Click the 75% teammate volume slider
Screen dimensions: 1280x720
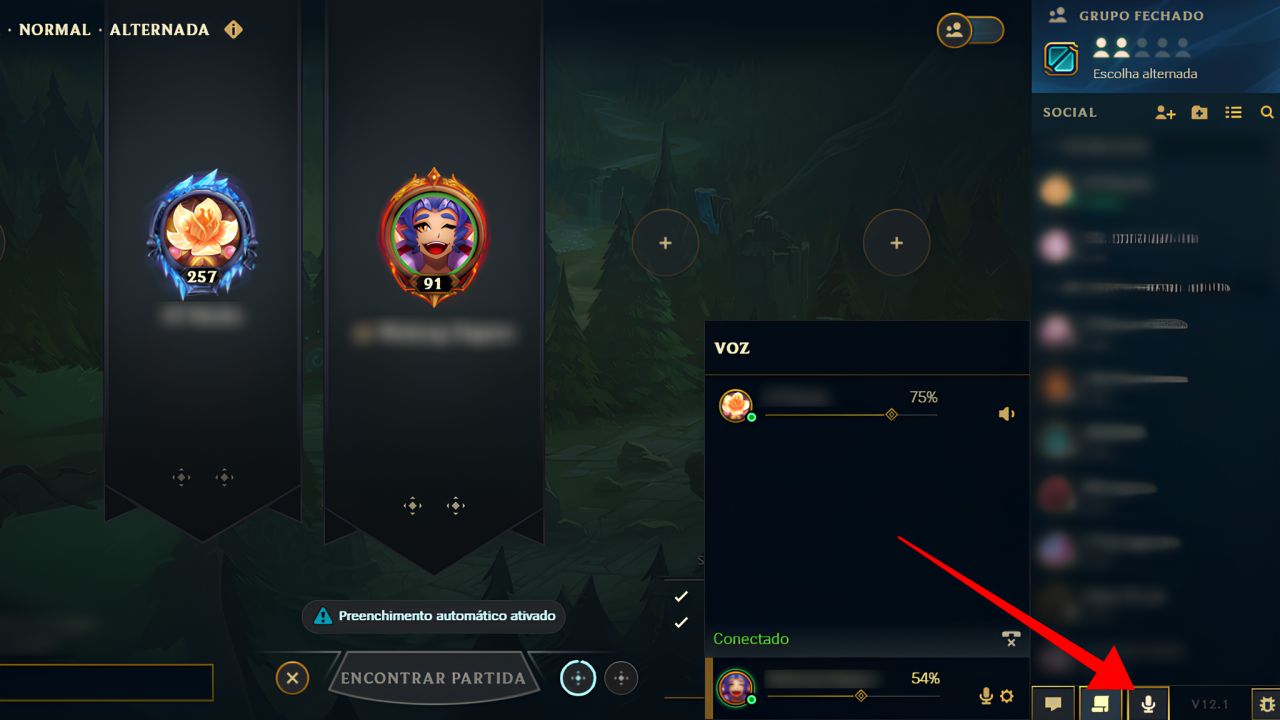[x=890, y=414]
